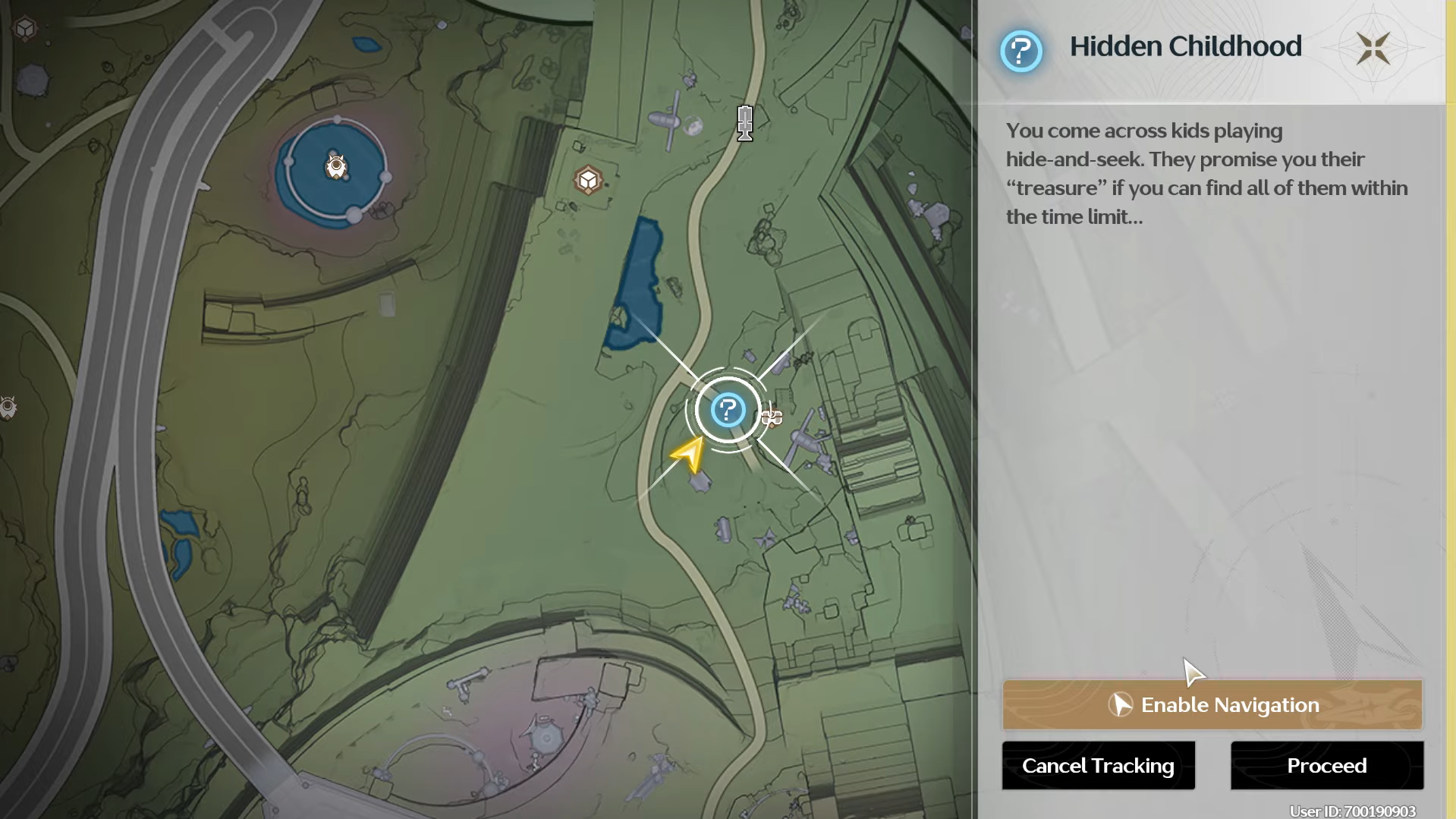
Task: Click the yellow player arrow on the map
Action: (689, 455)
